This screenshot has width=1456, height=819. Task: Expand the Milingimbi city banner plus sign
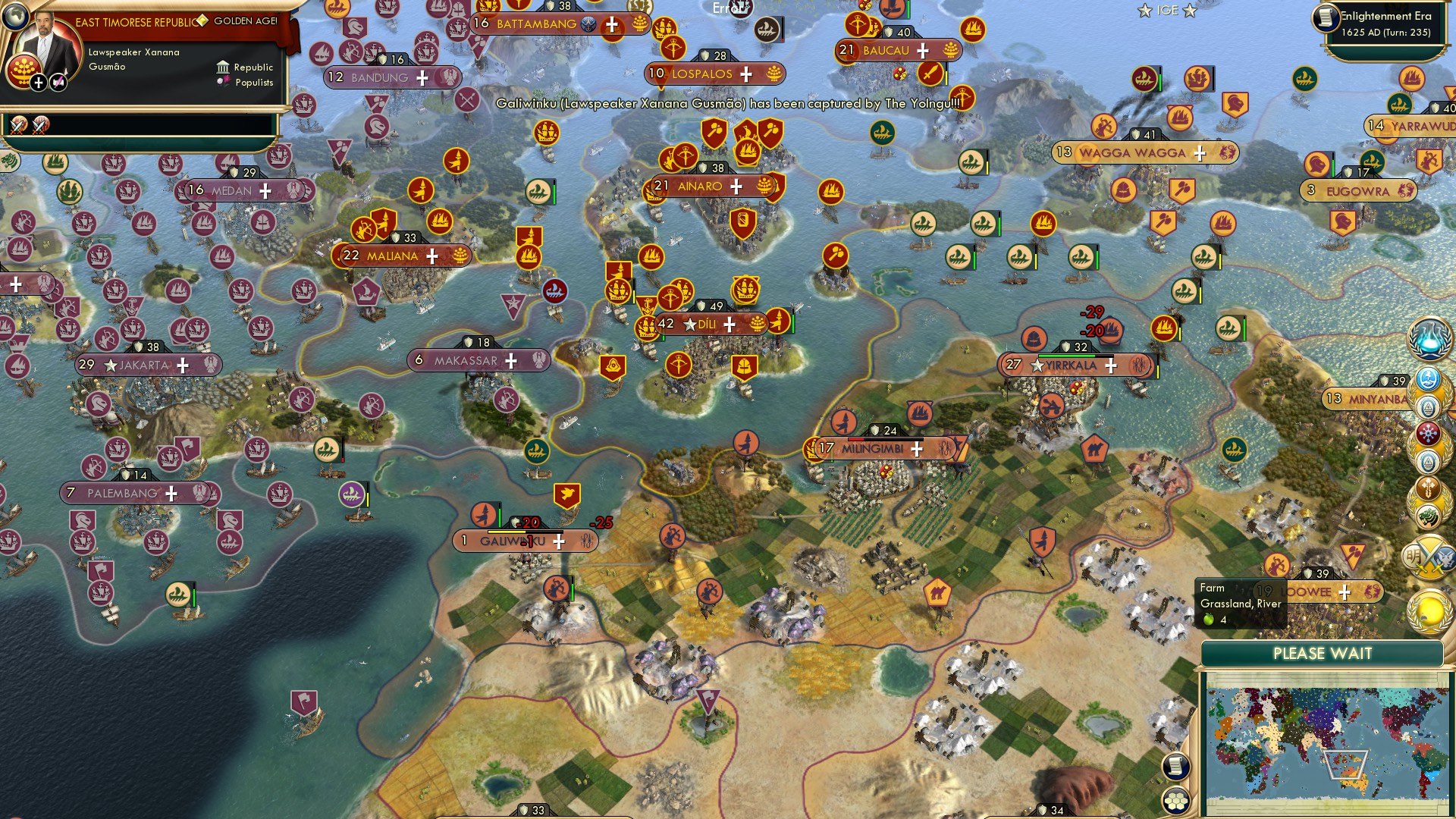point(916,449)
